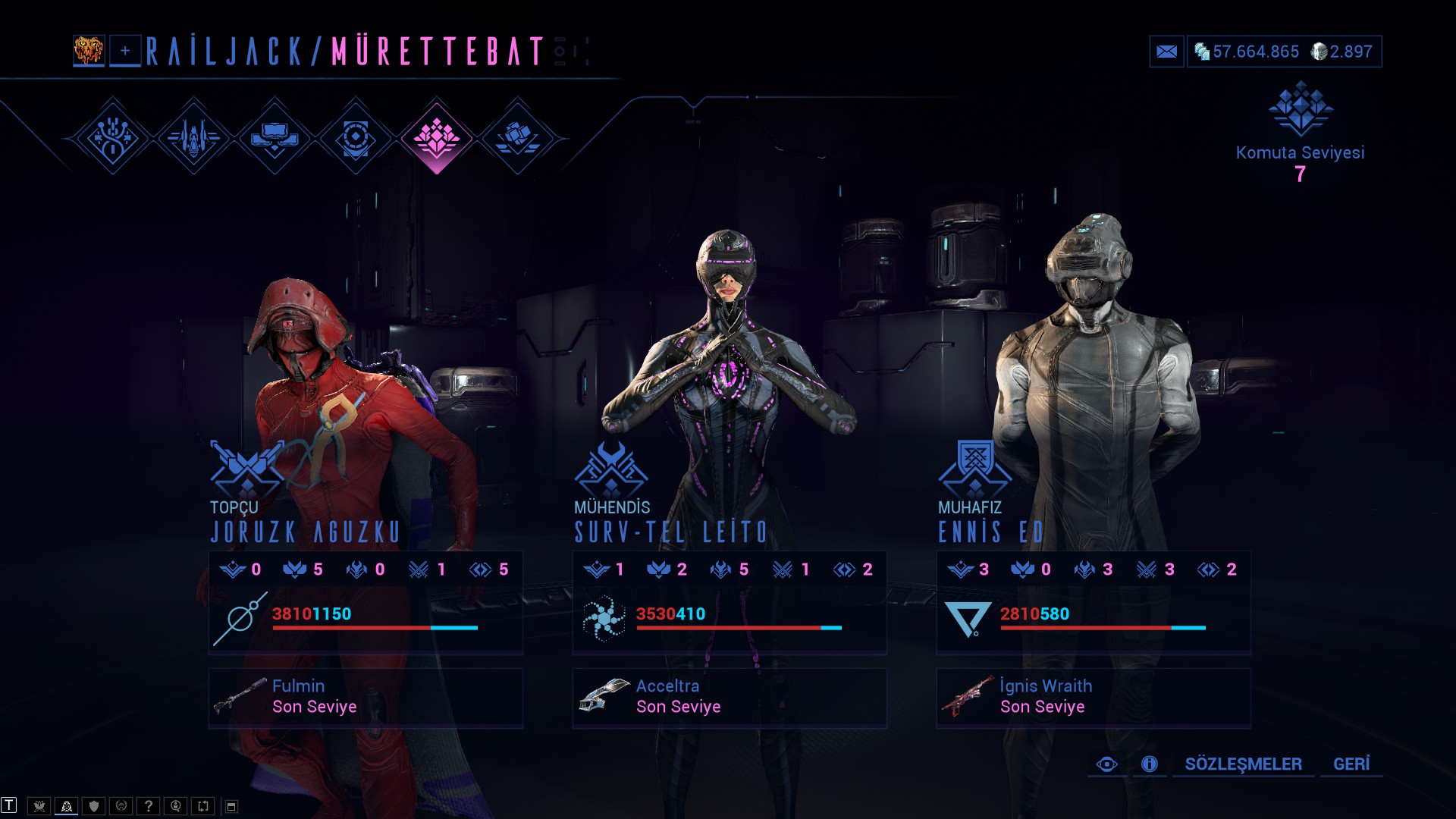Open the mail inbox envelope
Image resolution: width=1456 pixels, height=819 pixels.
(1166, 52)
